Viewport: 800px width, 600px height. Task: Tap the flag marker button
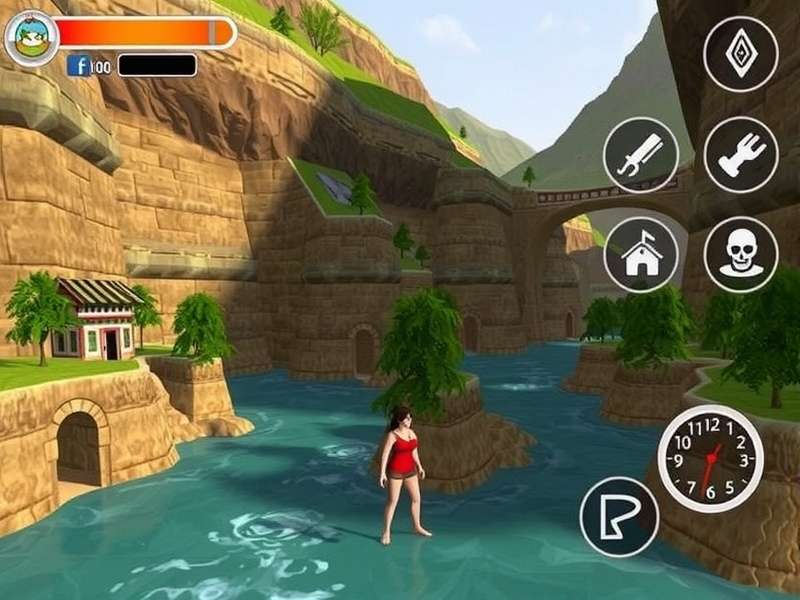click(x=619, y=516)
